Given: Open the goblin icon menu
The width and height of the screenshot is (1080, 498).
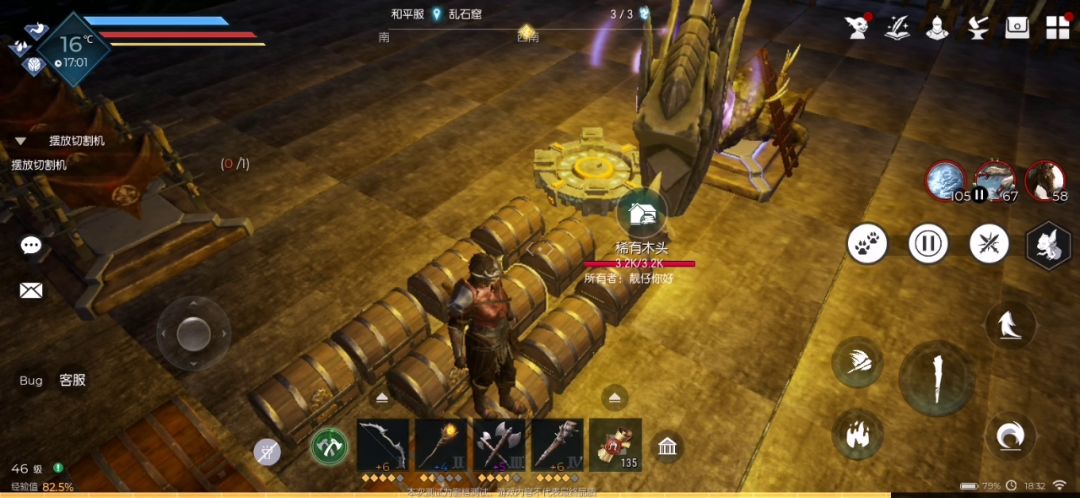Looking at the screenshot, I should click(857, 27).
